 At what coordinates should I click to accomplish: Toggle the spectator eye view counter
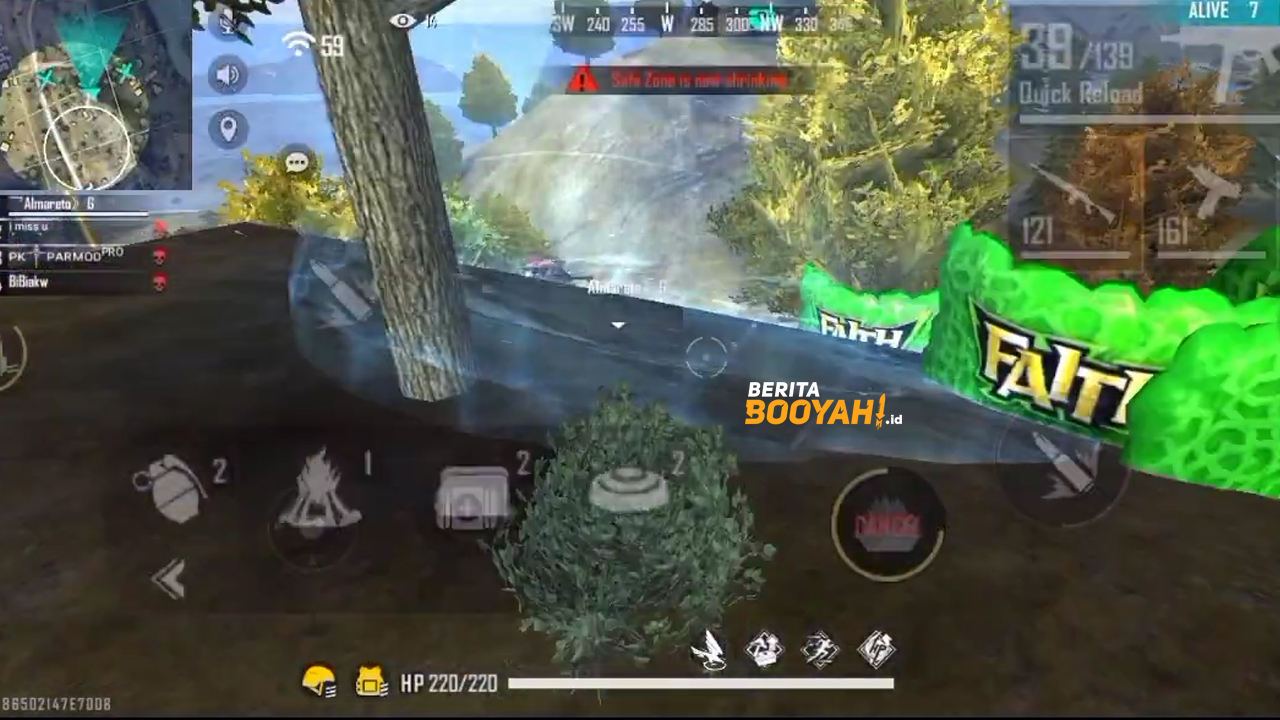(404, 18)
